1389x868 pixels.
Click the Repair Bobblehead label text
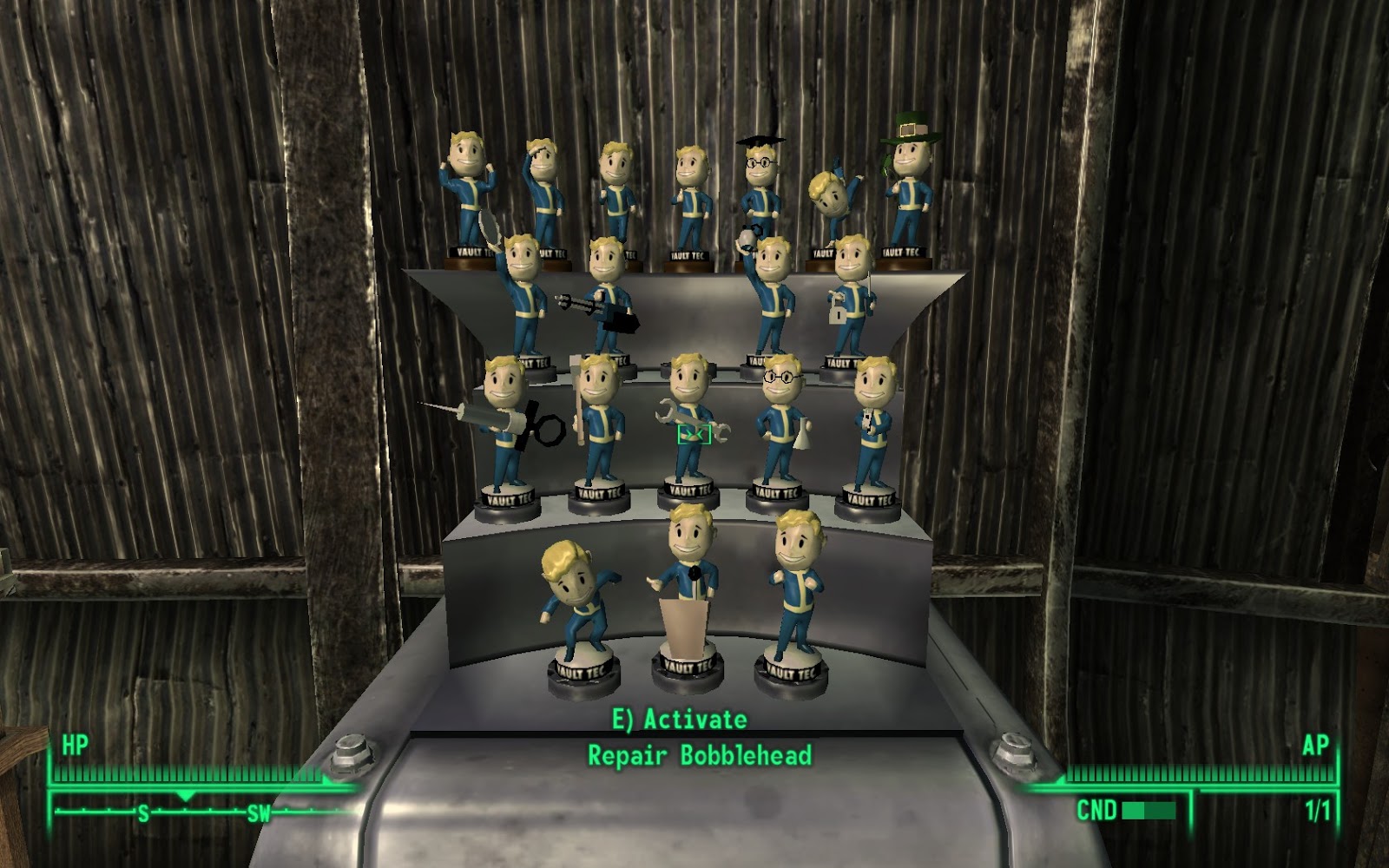click(x=703, y=754)
